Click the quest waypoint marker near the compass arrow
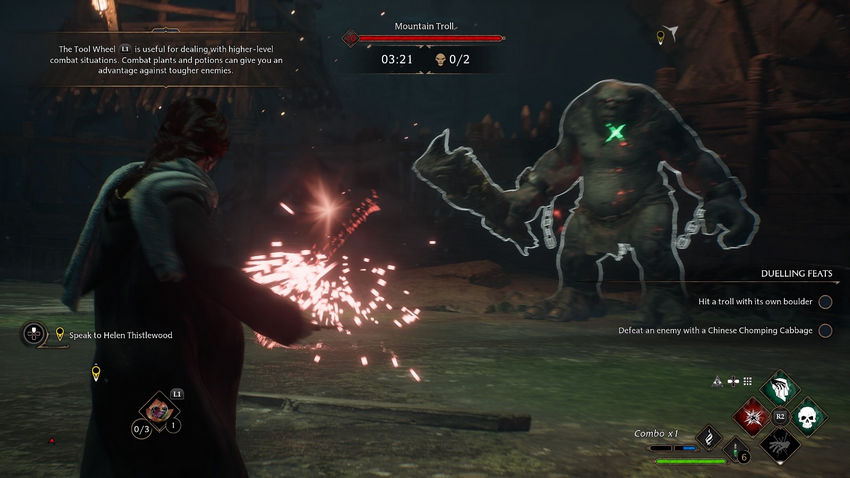Image resolution: width=850 pixels, height=478 pixels. click(x=660, y=38)
